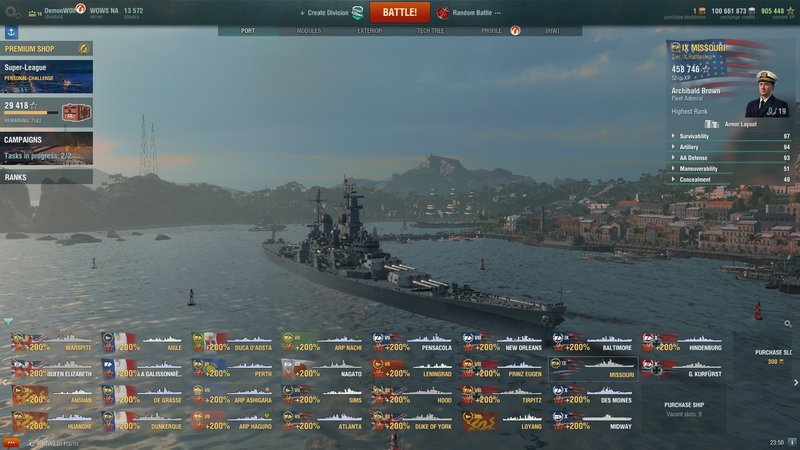Click the Purchase Ship vacant slot tile

[683, 409]
